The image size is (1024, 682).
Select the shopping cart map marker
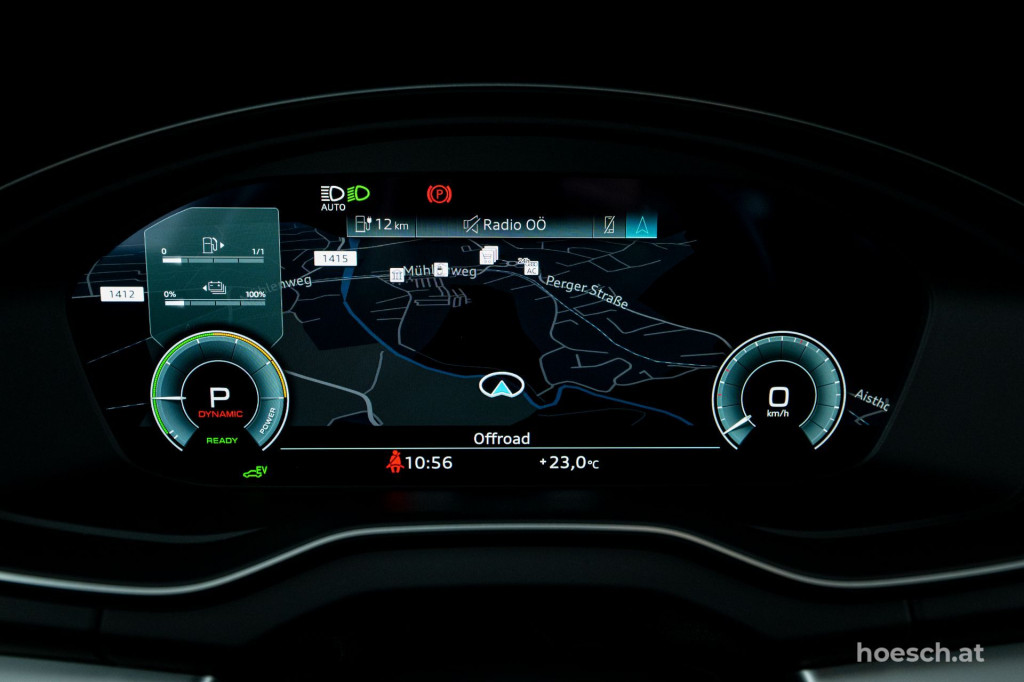[489, 256]
